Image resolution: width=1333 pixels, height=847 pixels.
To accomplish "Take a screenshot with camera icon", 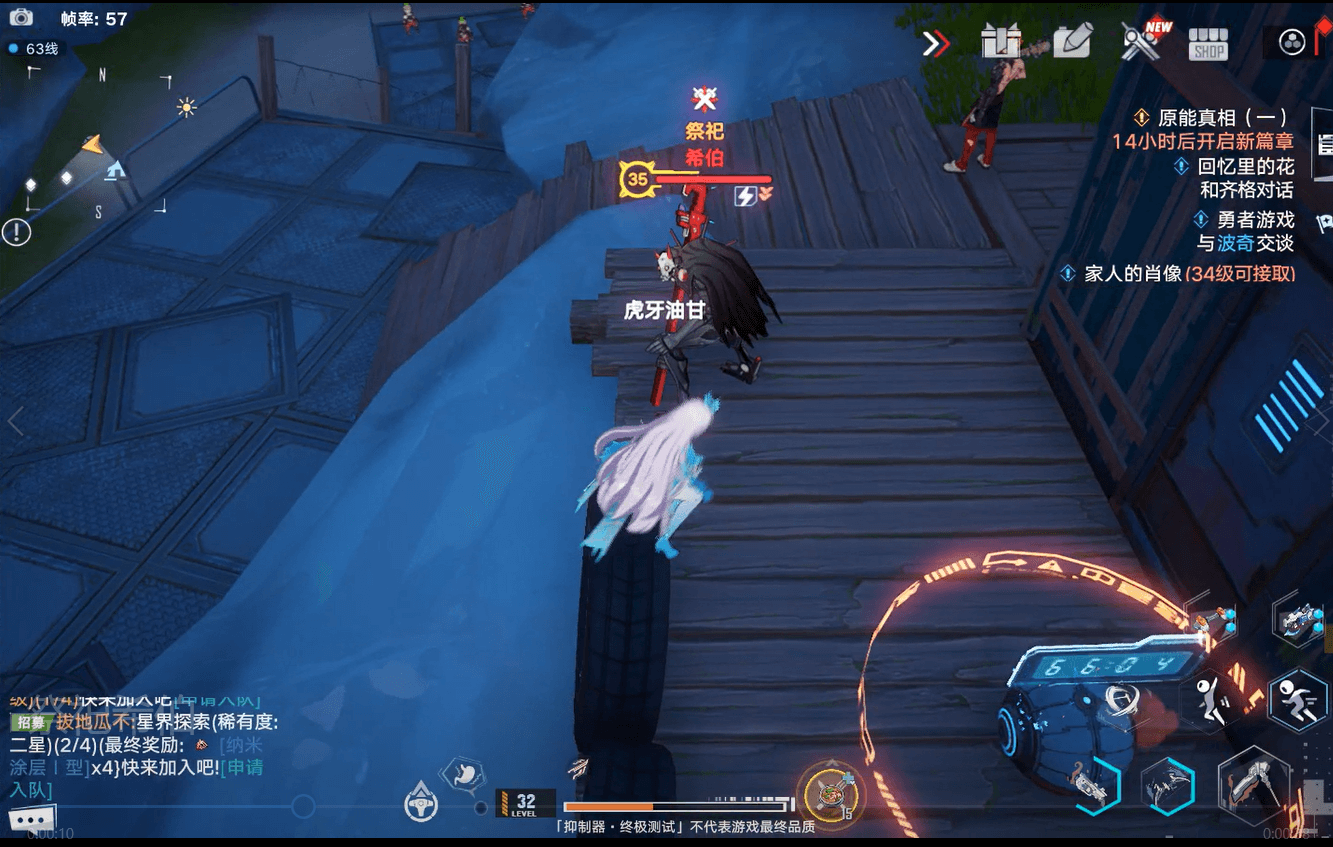I will (21, 18).
